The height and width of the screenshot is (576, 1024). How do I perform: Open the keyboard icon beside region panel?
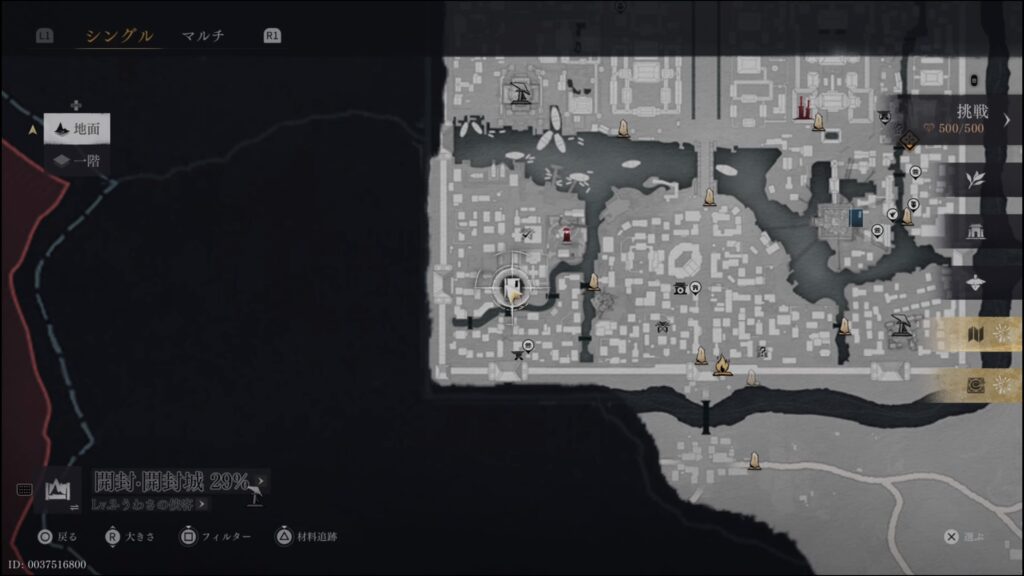[24, 490]
